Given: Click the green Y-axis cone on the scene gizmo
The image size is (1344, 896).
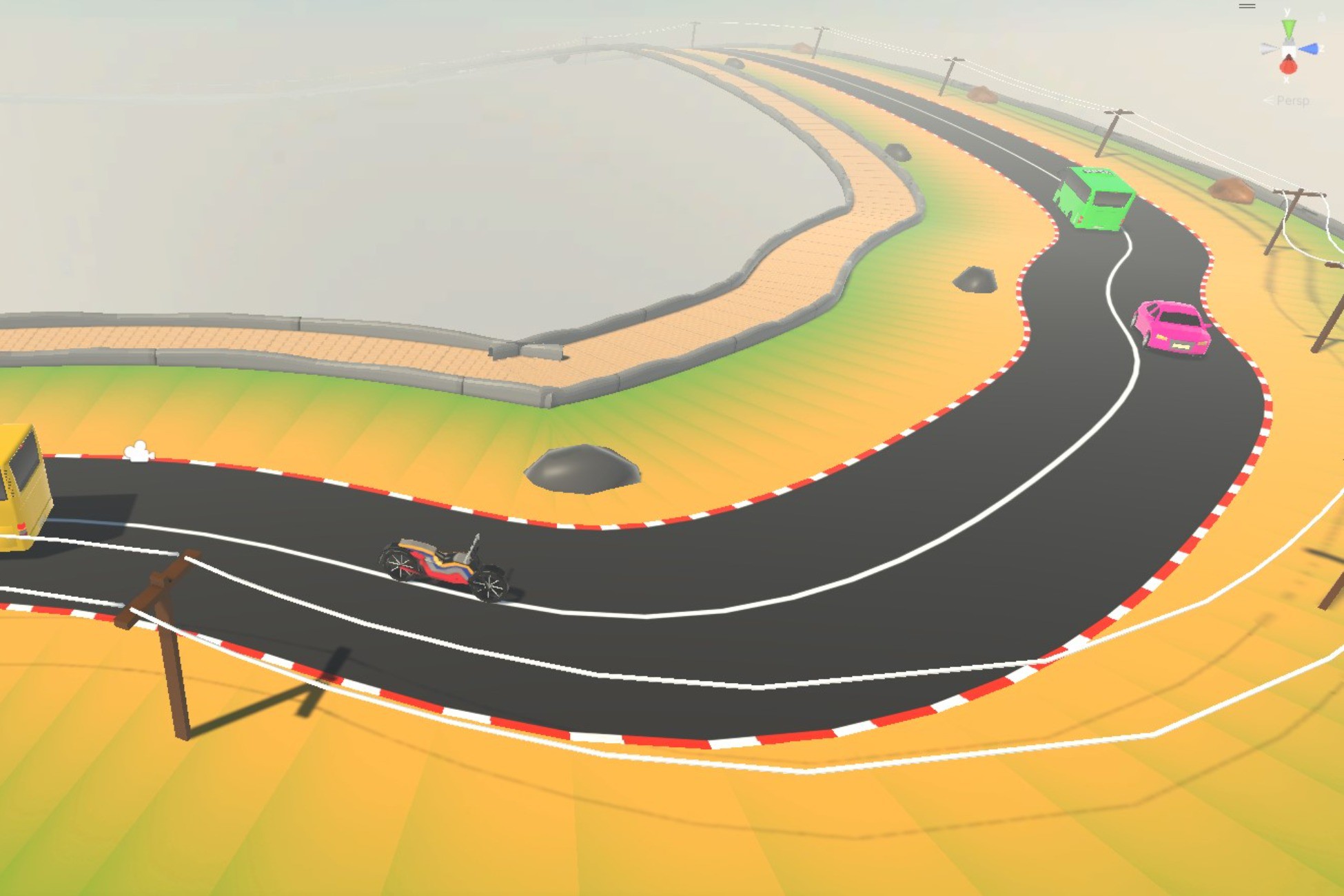Looking at the screenshot, I should [1288, 28].
